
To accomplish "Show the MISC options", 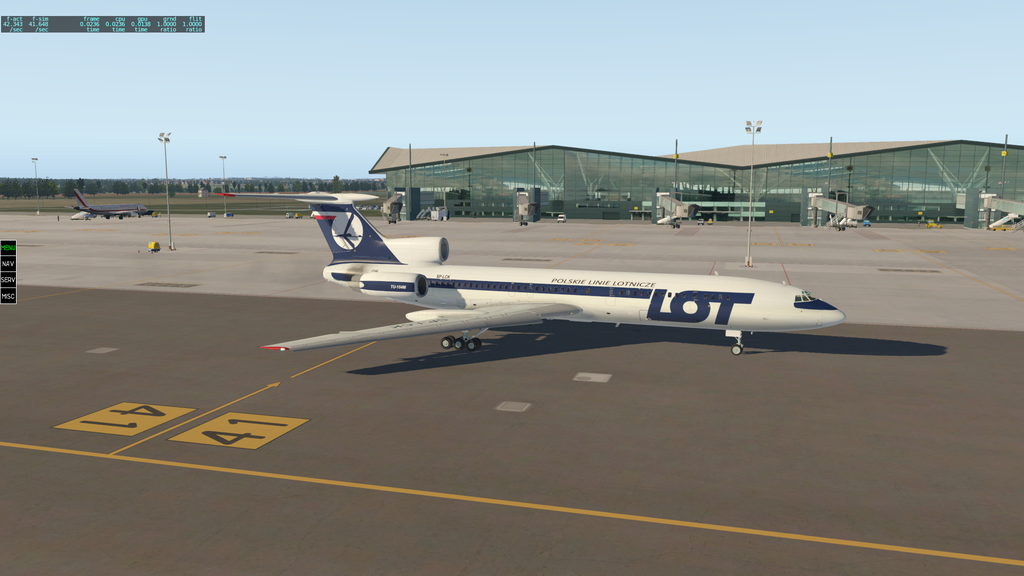I will pos(8,296).
